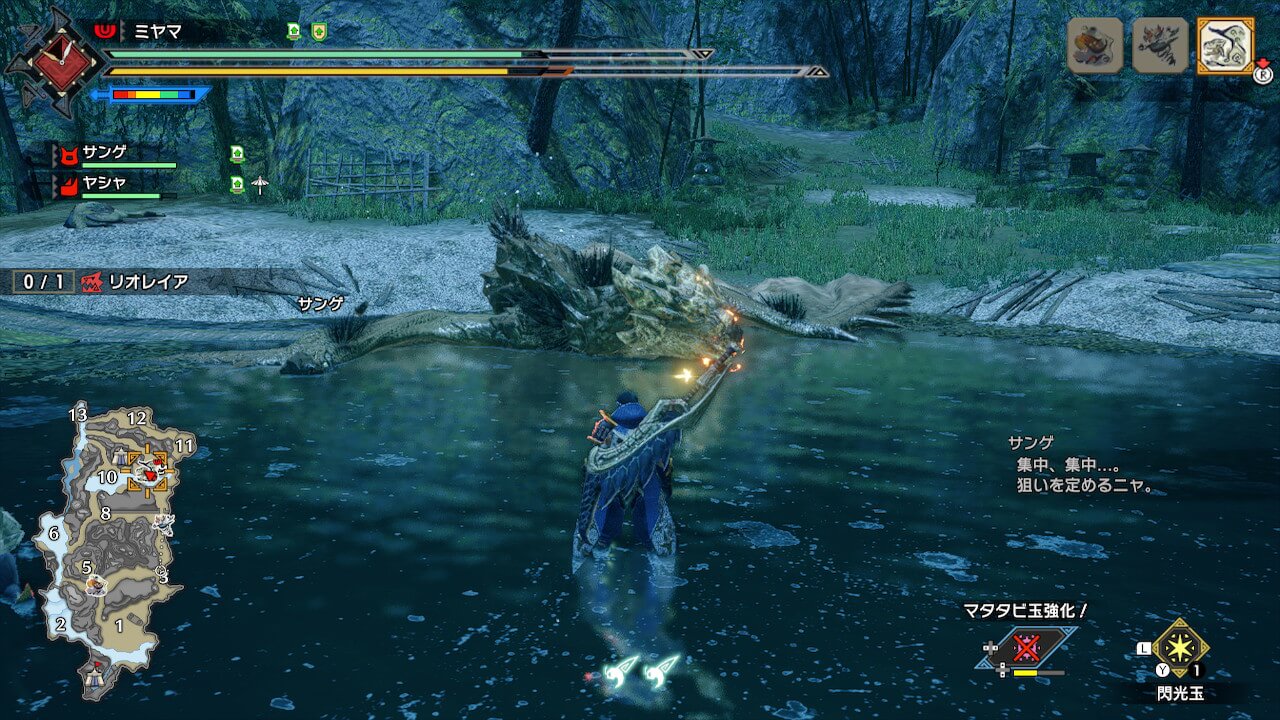Image resolution: width=1280 pixels, height=720 pixels.
Task: Select player name ミヤマ
Action: [x=158, y=31]
